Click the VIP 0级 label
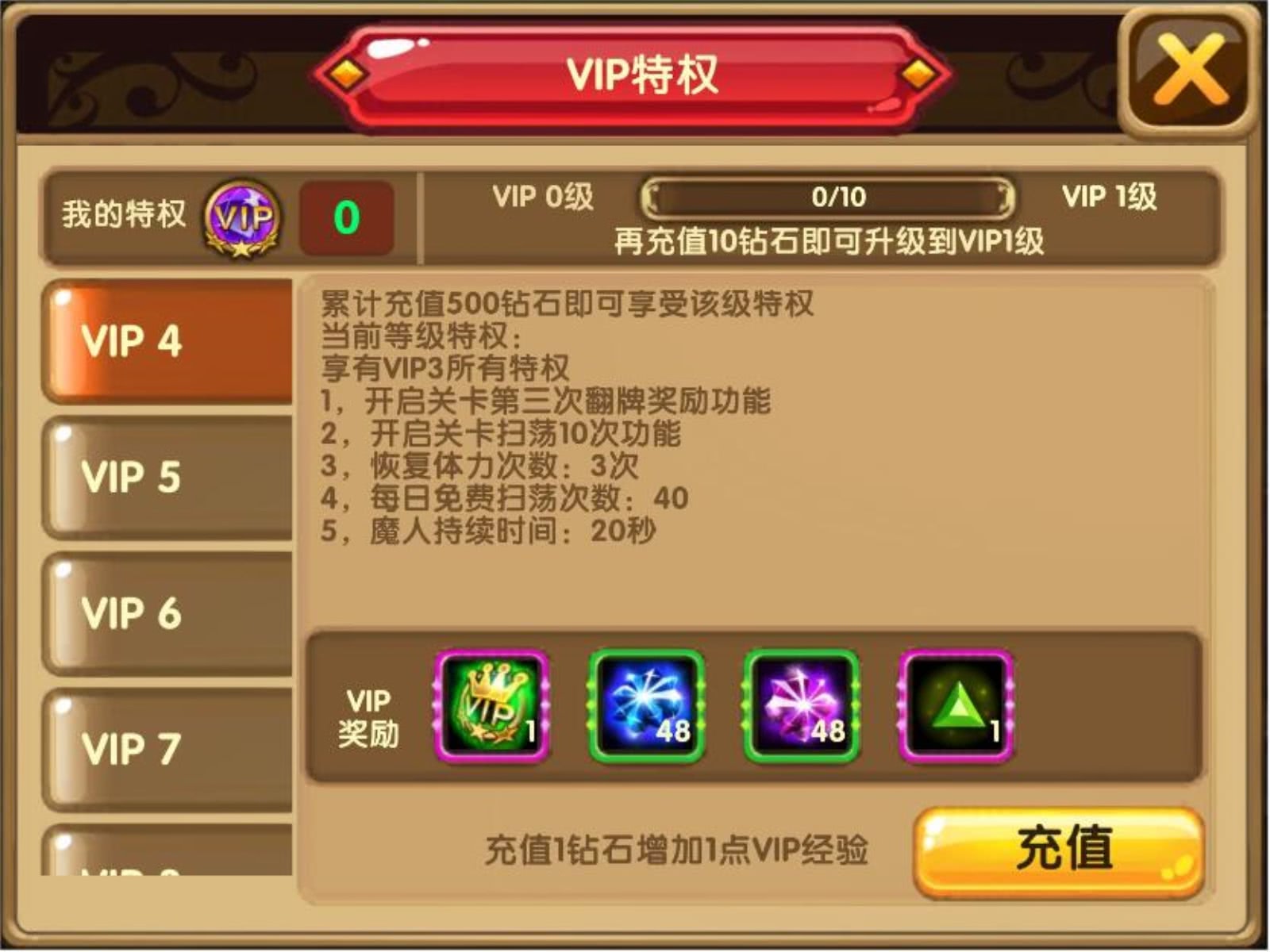Image resolution: width=1270 pixels, height=952 pixels. click(x=541, y=198)
